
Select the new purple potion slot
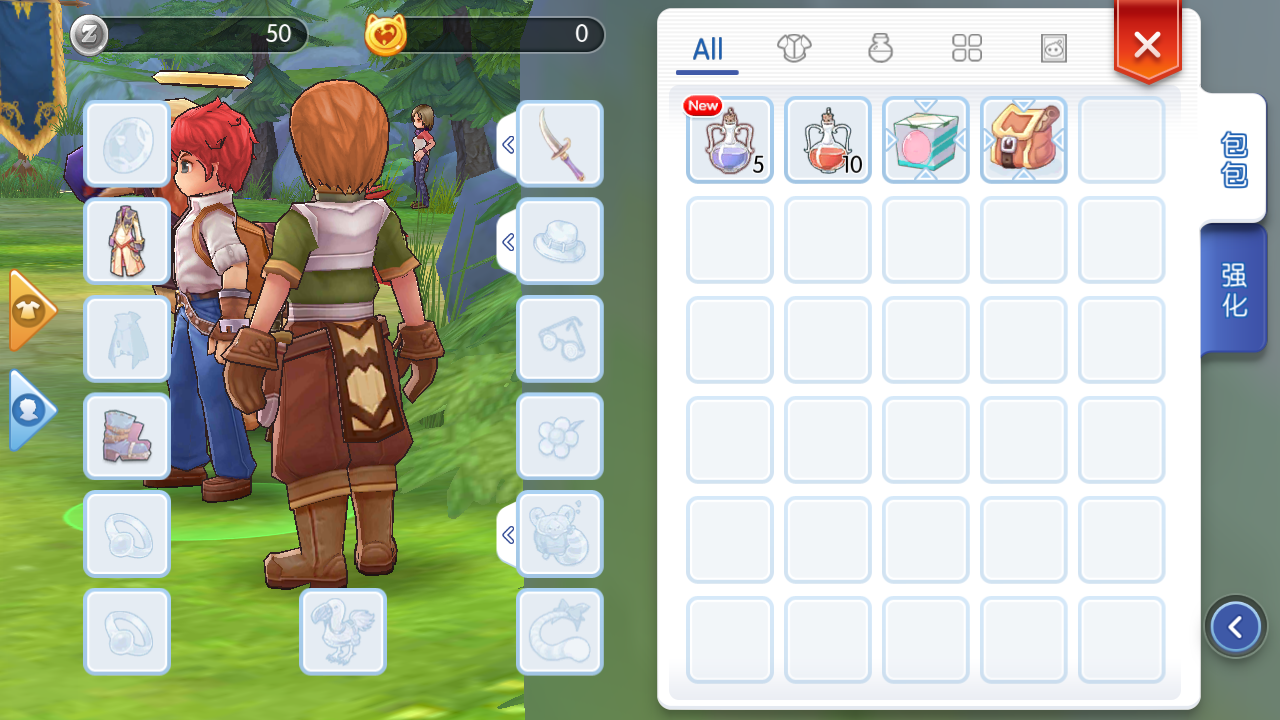pos(730,140)
